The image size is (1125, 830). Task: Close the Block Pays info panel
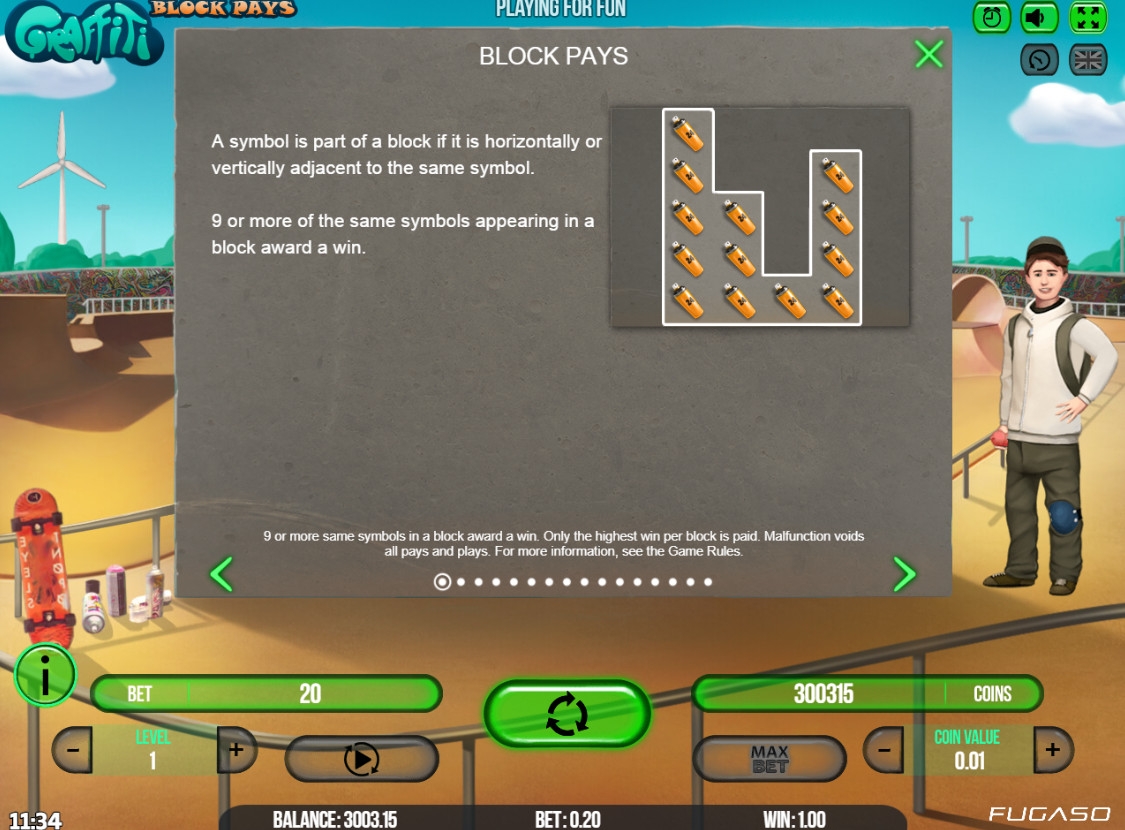point(929,54)
